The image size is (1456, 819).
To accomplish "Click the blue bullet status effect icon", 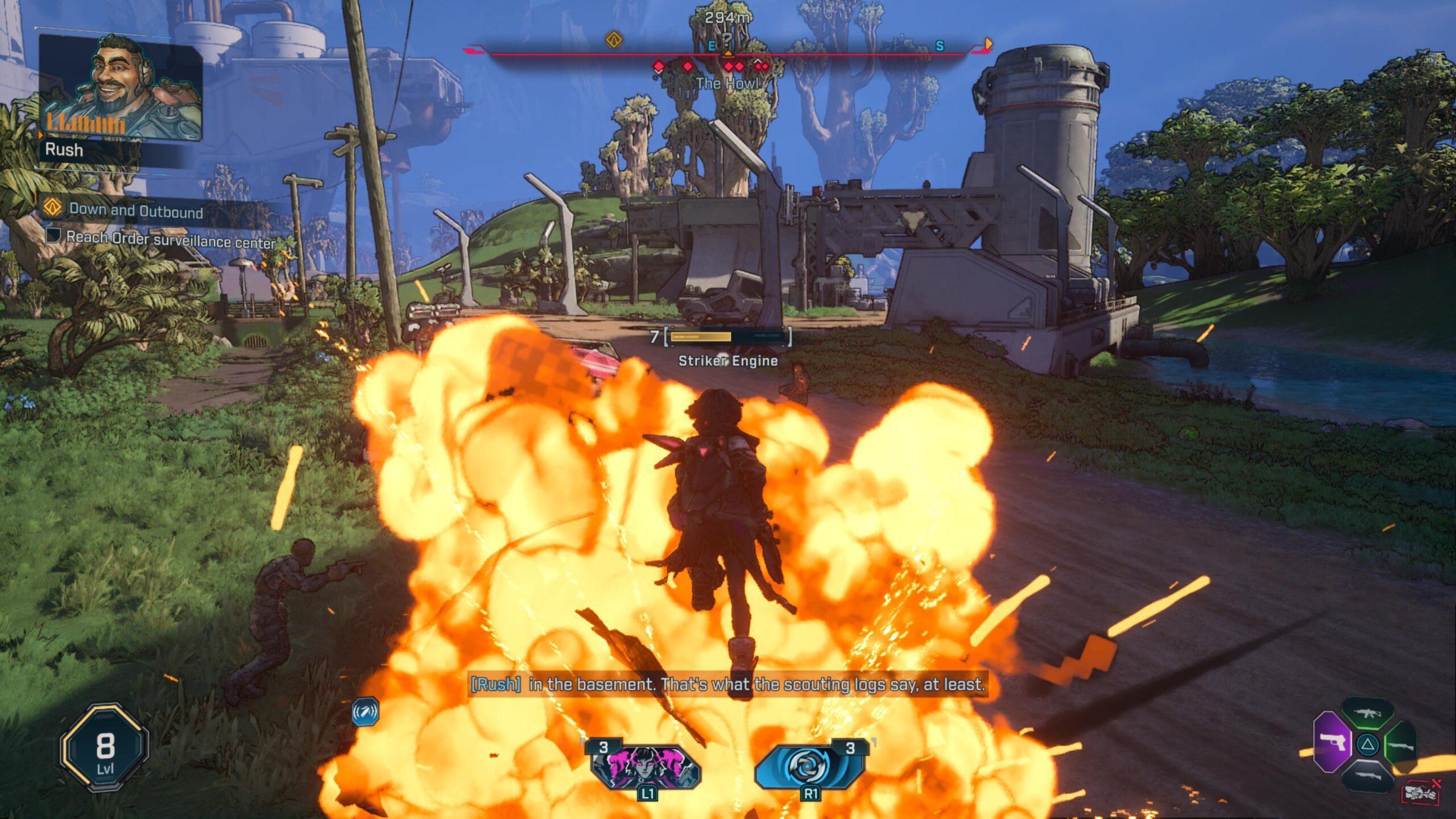I will (365, 712).
